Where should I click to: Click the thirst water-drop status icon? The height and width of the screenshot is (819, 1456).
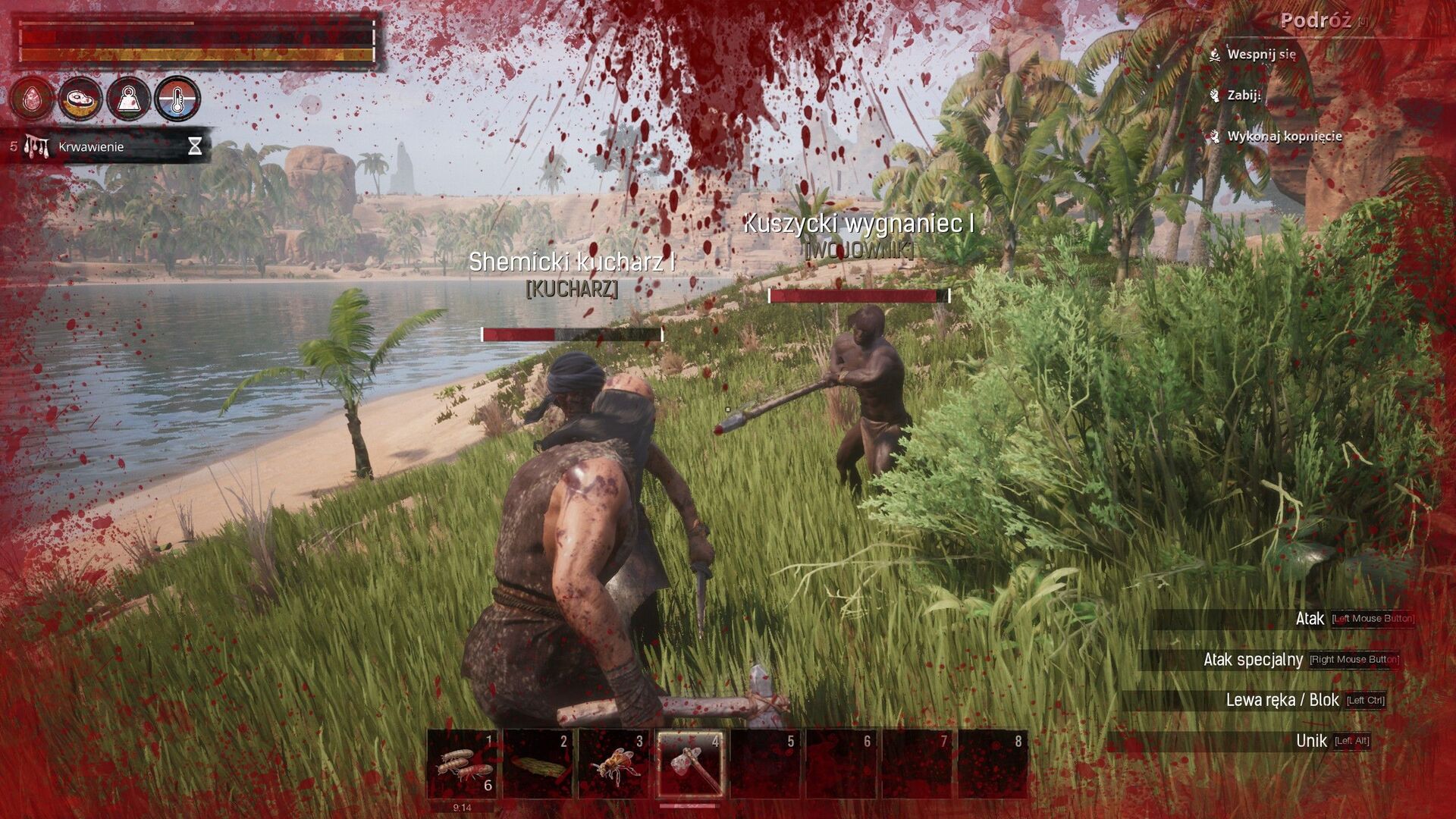coord(33,99)
